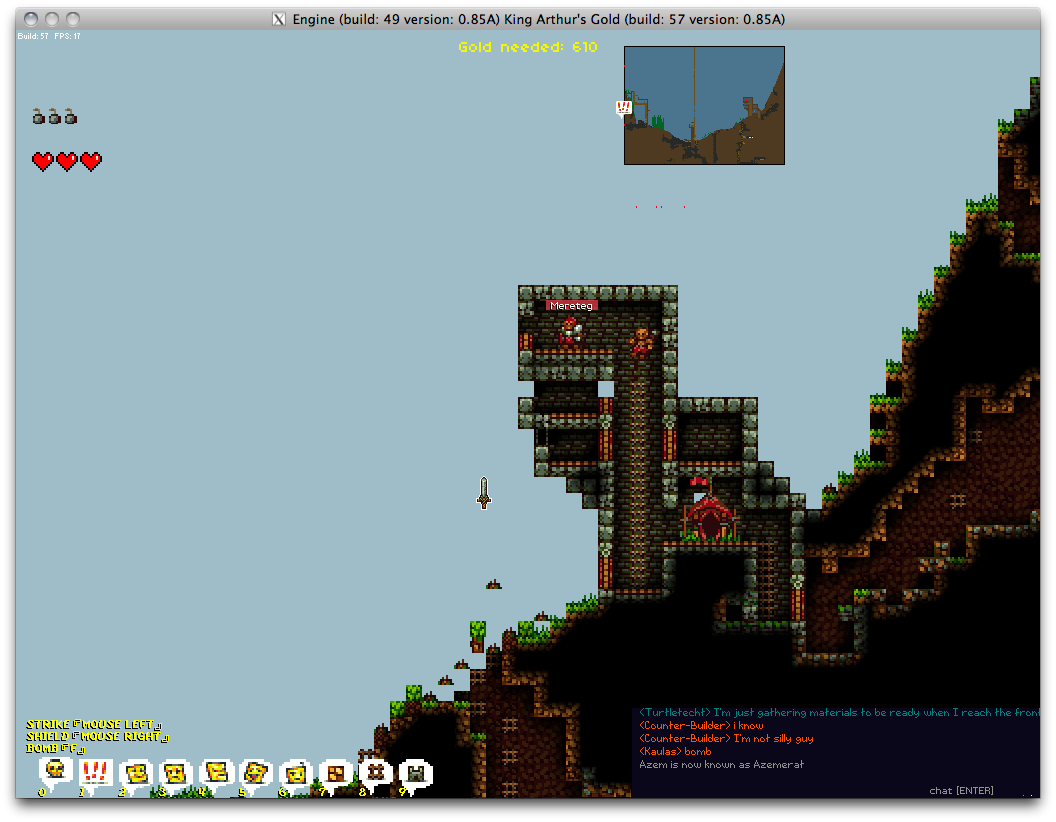Open the chat input box

tap(961, 790)
